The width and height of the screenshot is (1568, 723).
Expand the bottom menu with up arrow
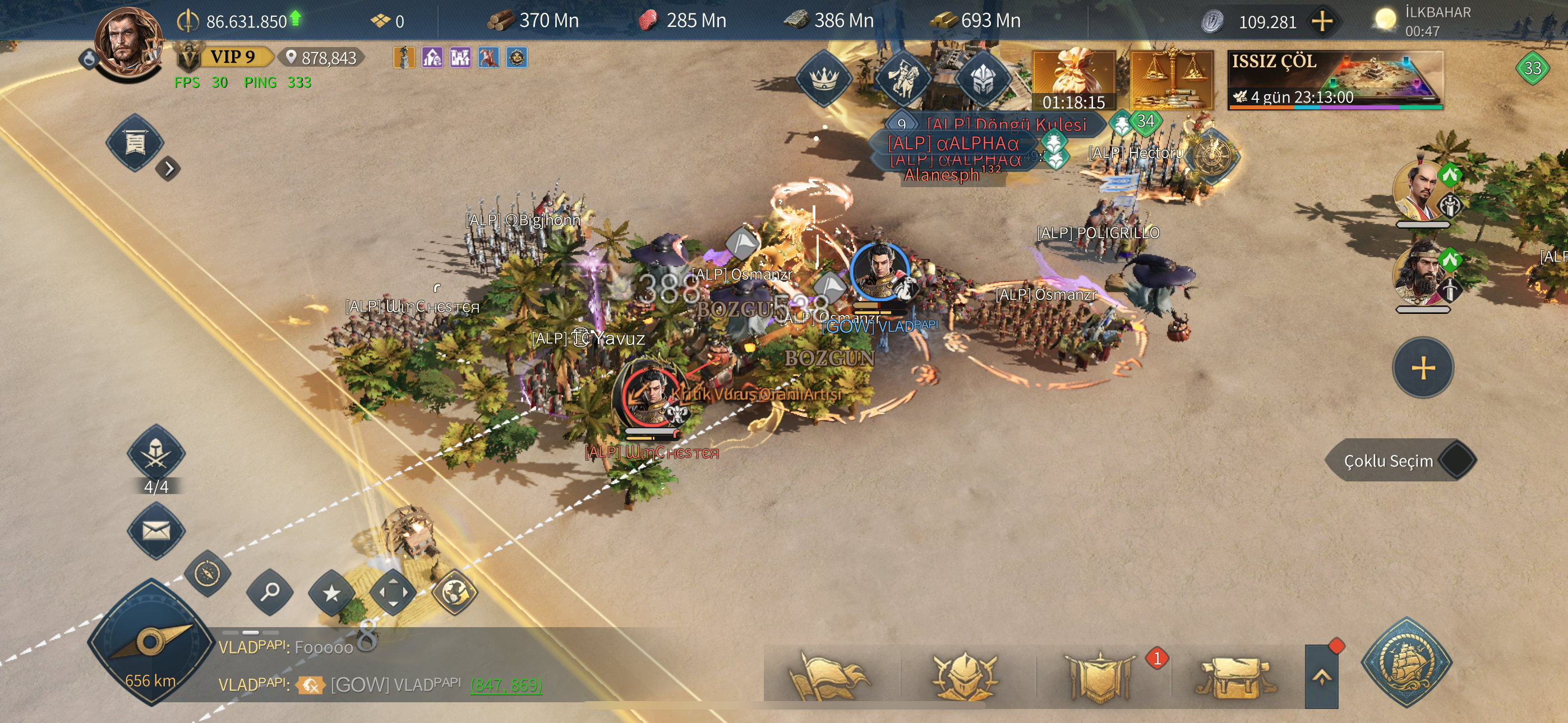coord(1321,676)
